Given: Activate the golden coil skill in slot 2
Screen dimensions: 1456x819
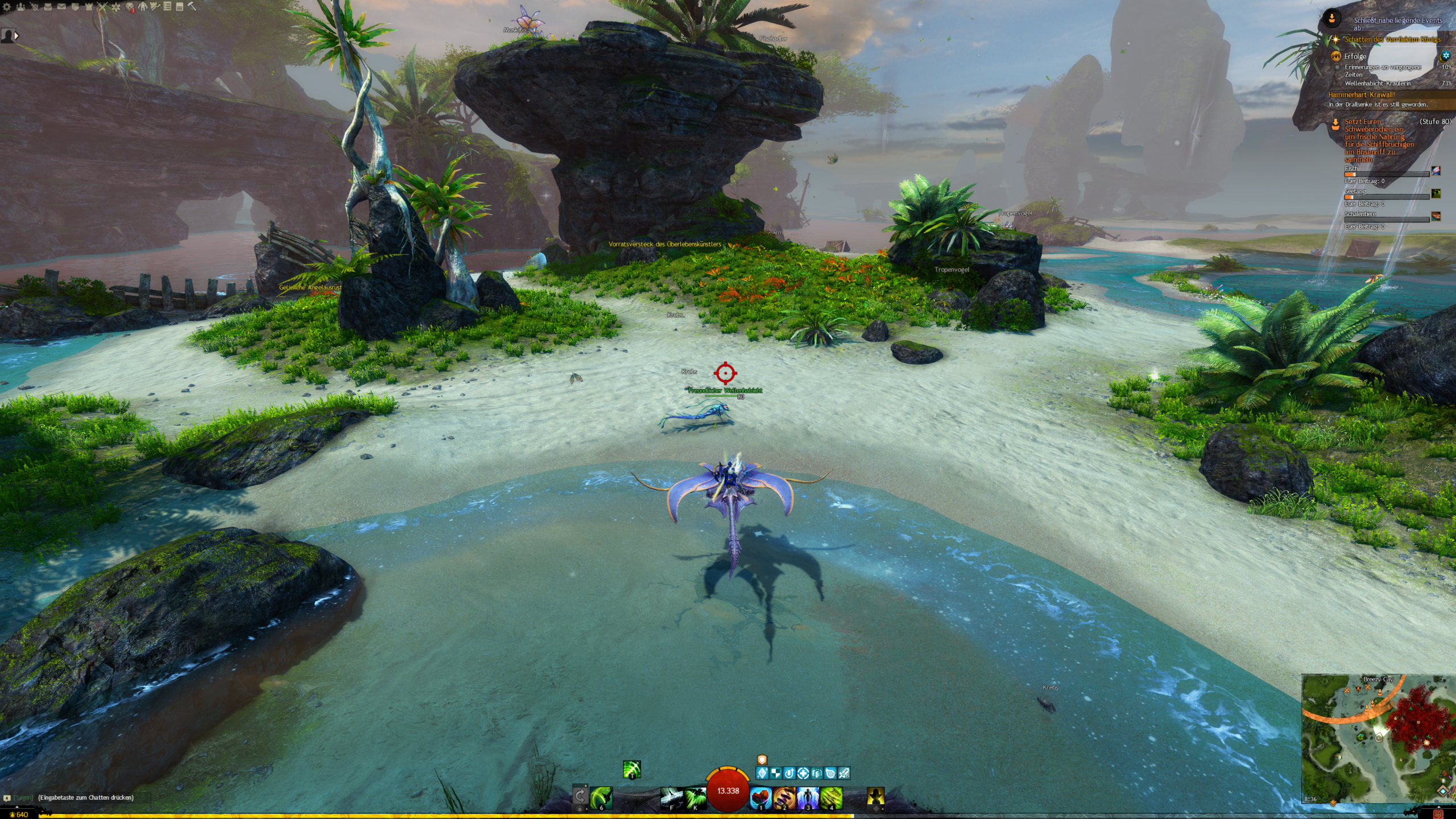Looking at the screenshot, I should point(784,797).
